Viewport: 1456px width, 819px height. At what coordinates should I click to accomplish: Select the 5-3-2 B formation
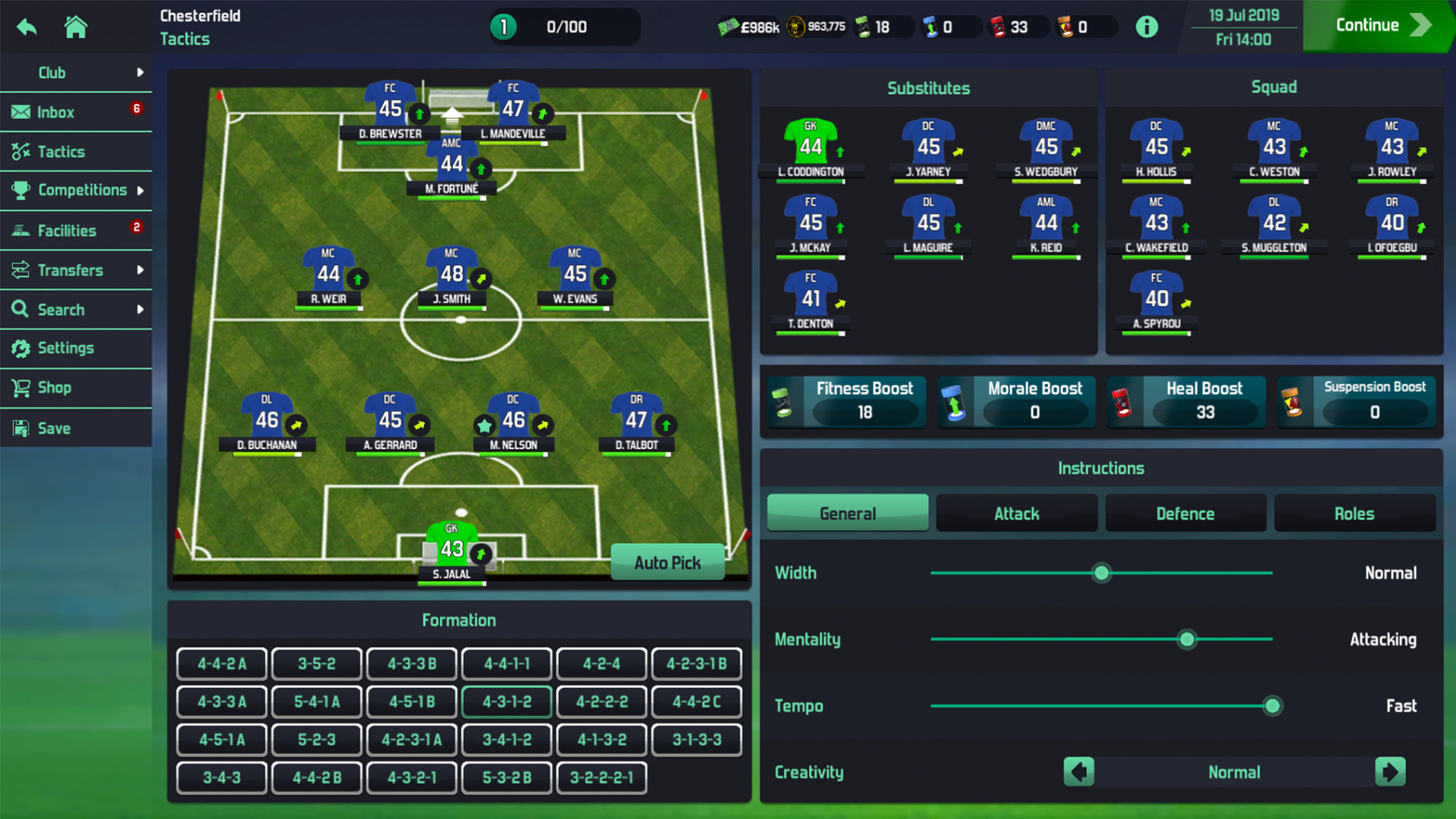click(x=507, y=777)
